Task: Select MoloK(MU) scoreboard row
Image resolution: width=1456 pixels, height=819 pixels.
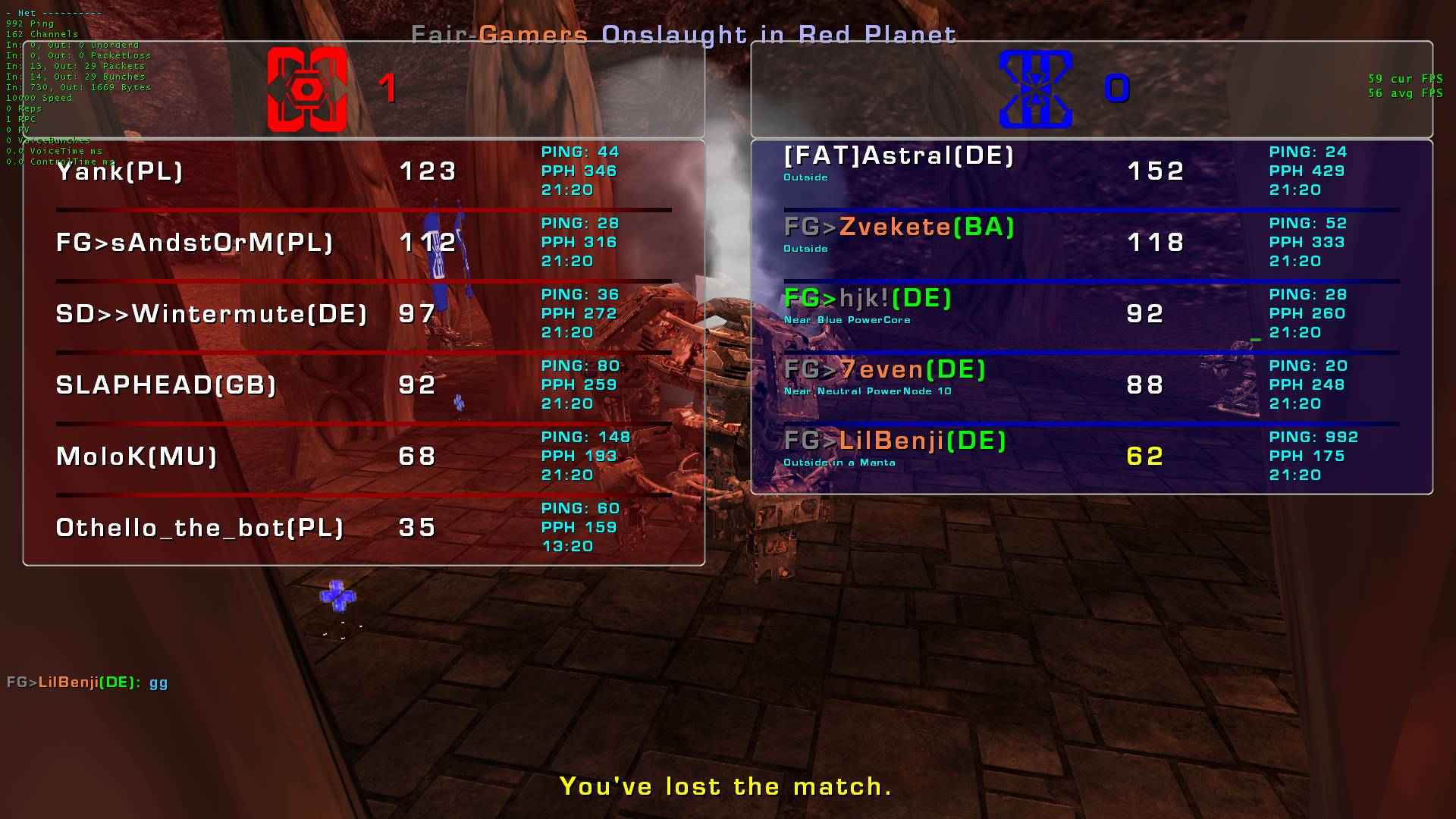Action: [x=136, y=457]
